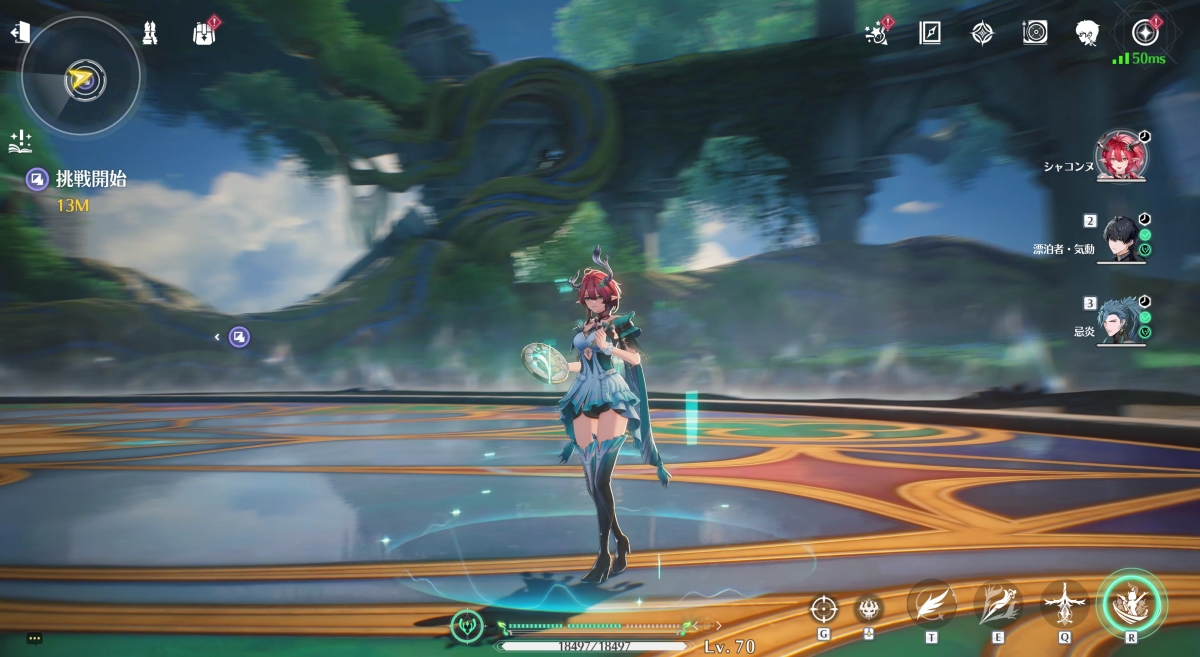Select シャコンヌ character portrait
The height and width of the screenshot is (657, 1200).
click(x=1120, y=156)
